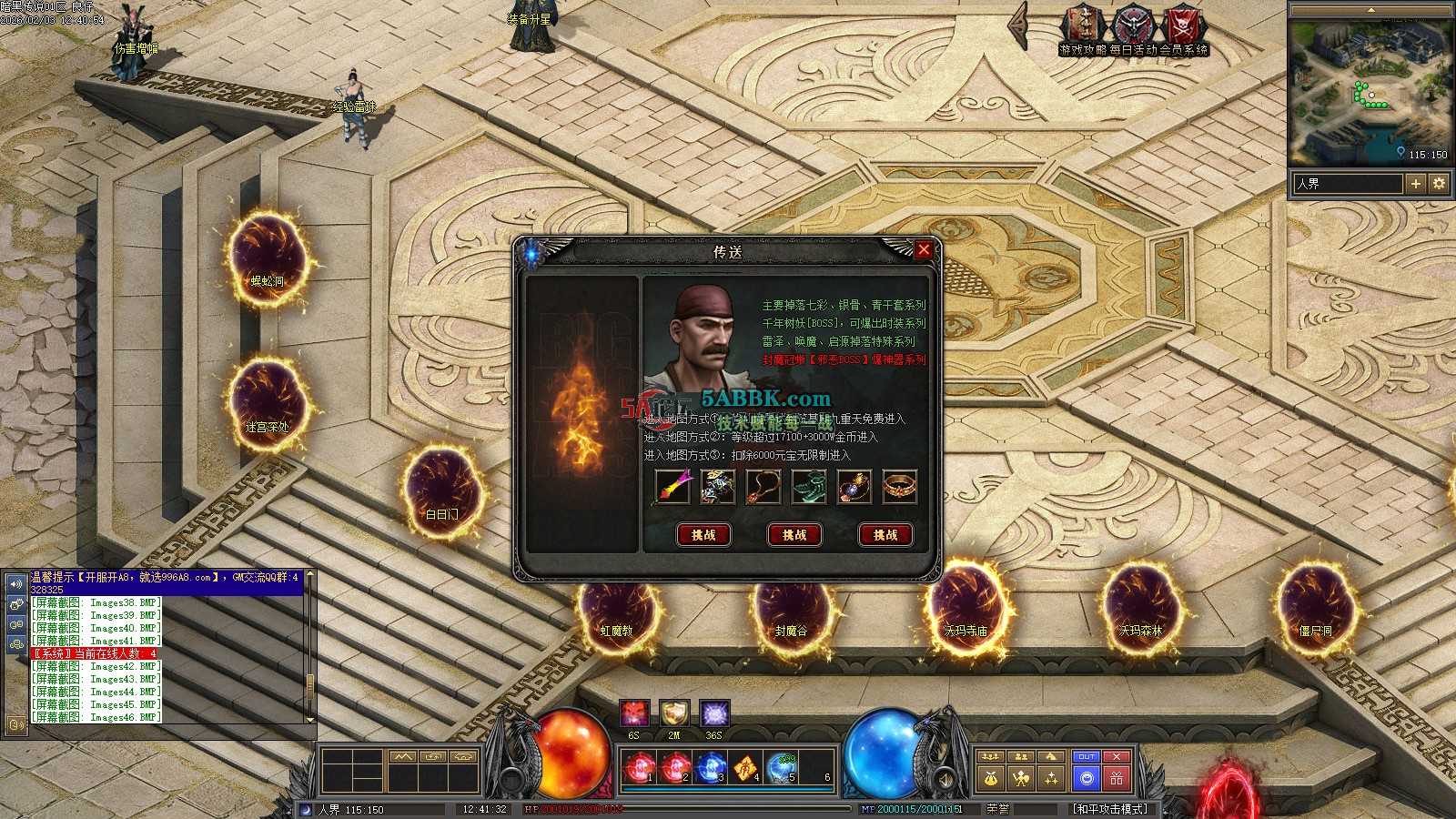Open the gift box icon
Screen dimensions: 1456x819
point(1117,778)
